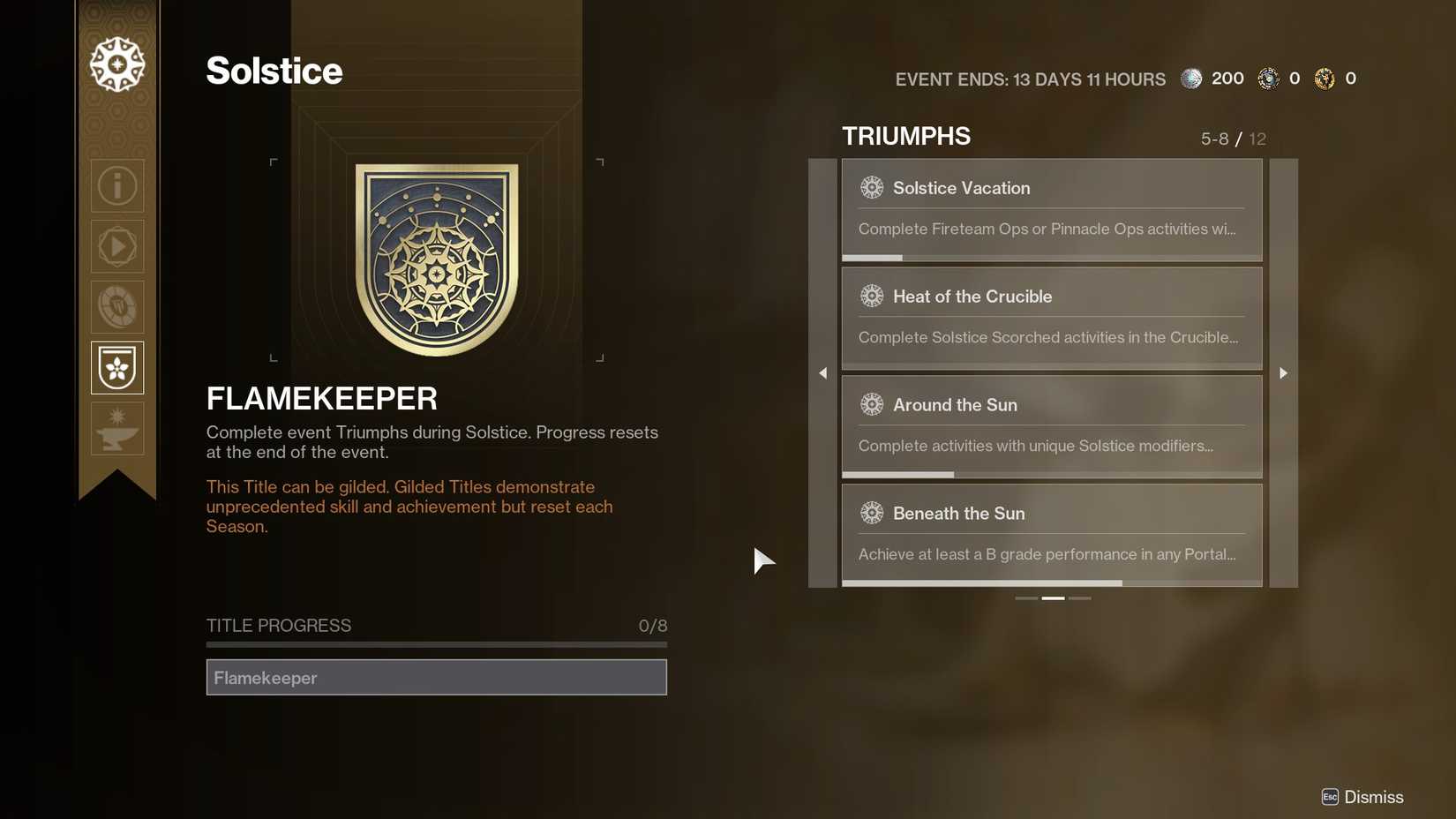
Task: Click the event video playback icon
Action: coord(116,246)
